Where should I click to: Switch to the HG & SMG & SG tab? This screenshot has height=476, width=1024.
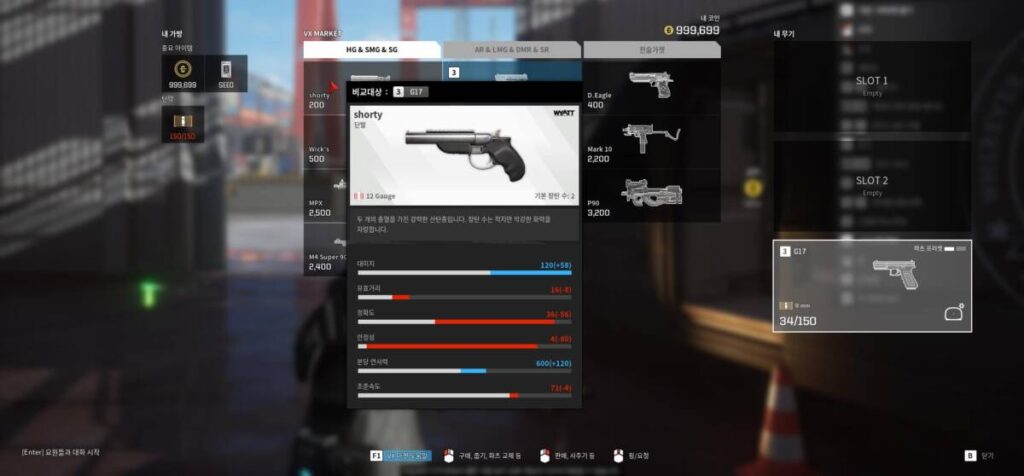tap(372, 49)
